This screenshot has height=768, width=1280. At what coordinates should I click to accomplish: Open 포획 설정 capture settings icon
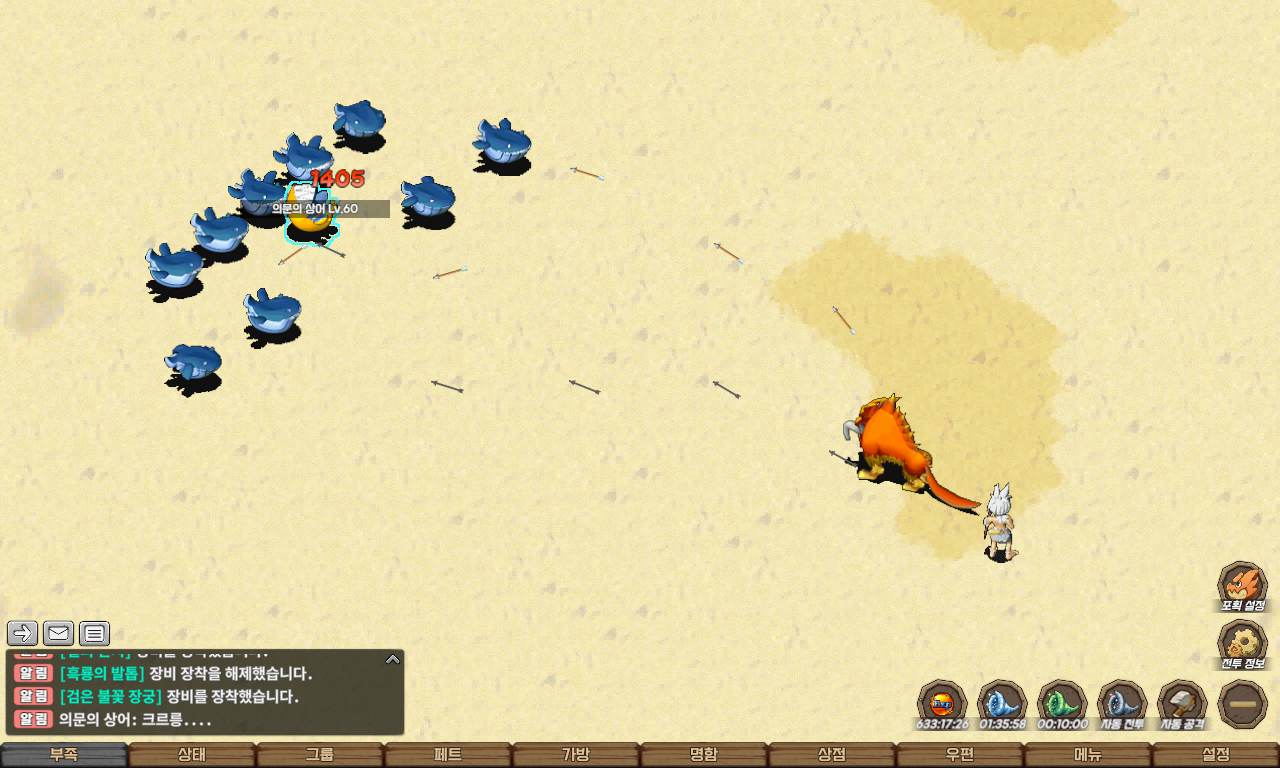1242,586
